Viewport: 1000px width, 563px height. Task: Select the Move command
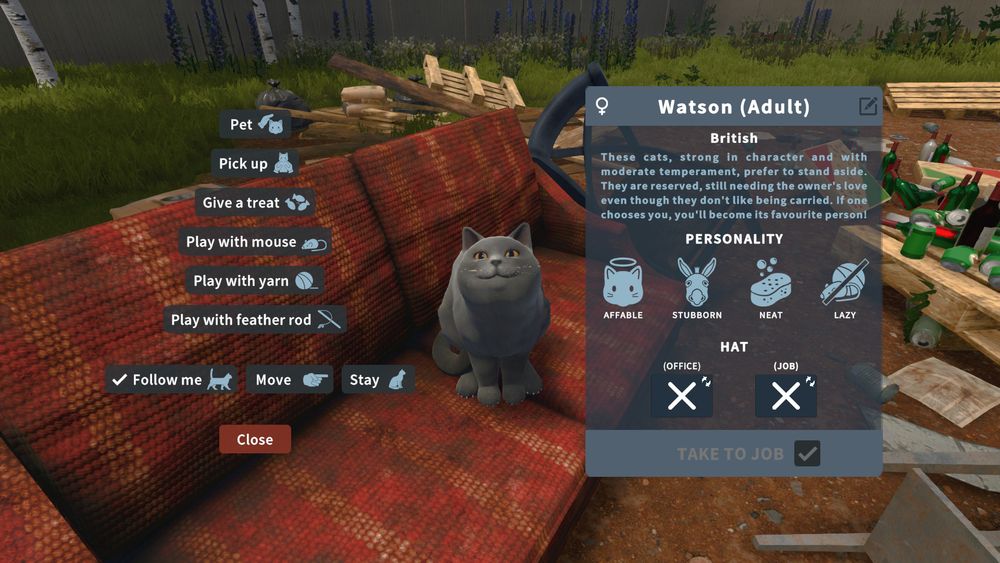click(289, 380)
